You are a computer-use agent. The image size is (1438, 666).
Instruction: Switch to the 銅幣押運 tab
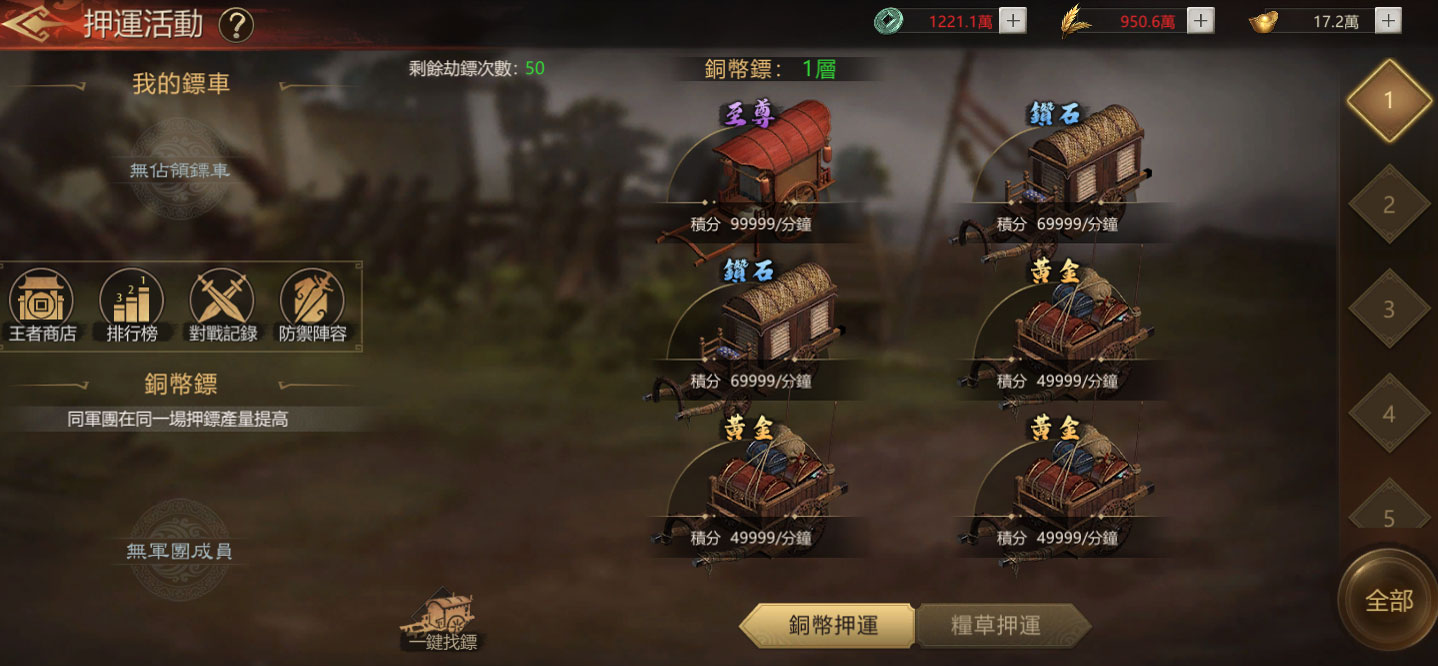click(x=831, y=625)
